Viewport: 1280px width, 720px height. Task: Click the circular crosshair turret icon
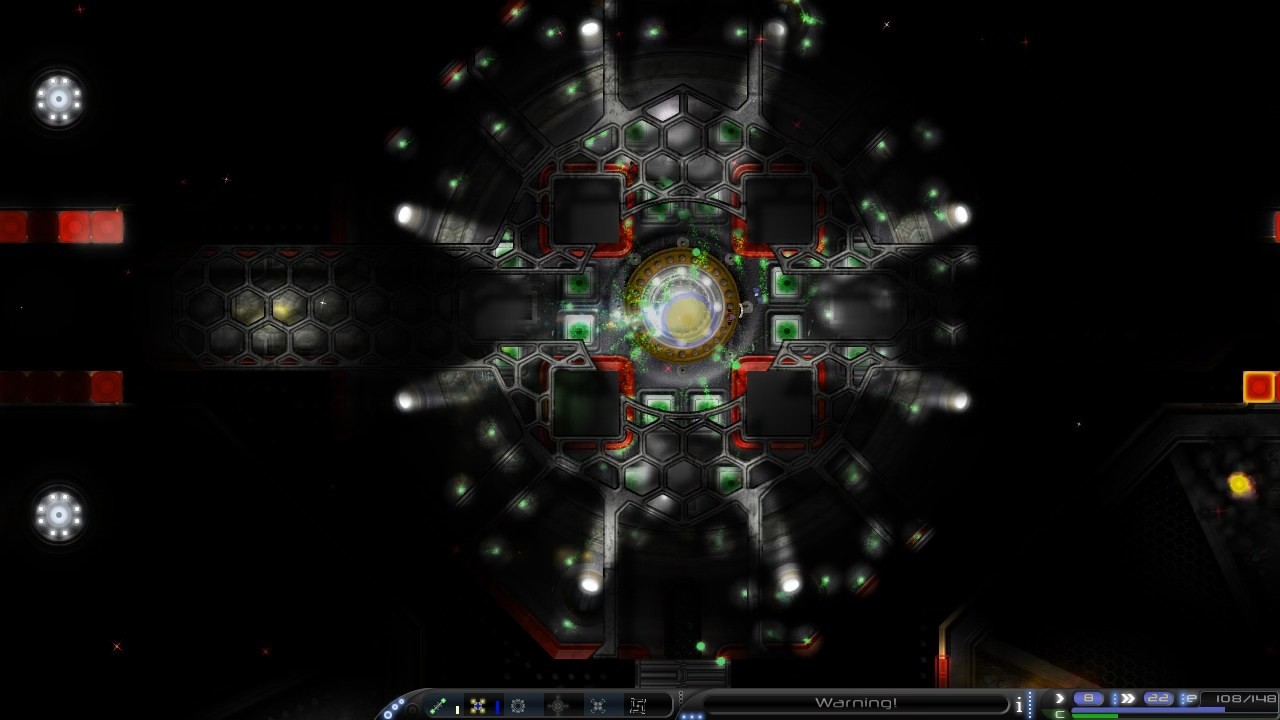(x=559, y=705)
